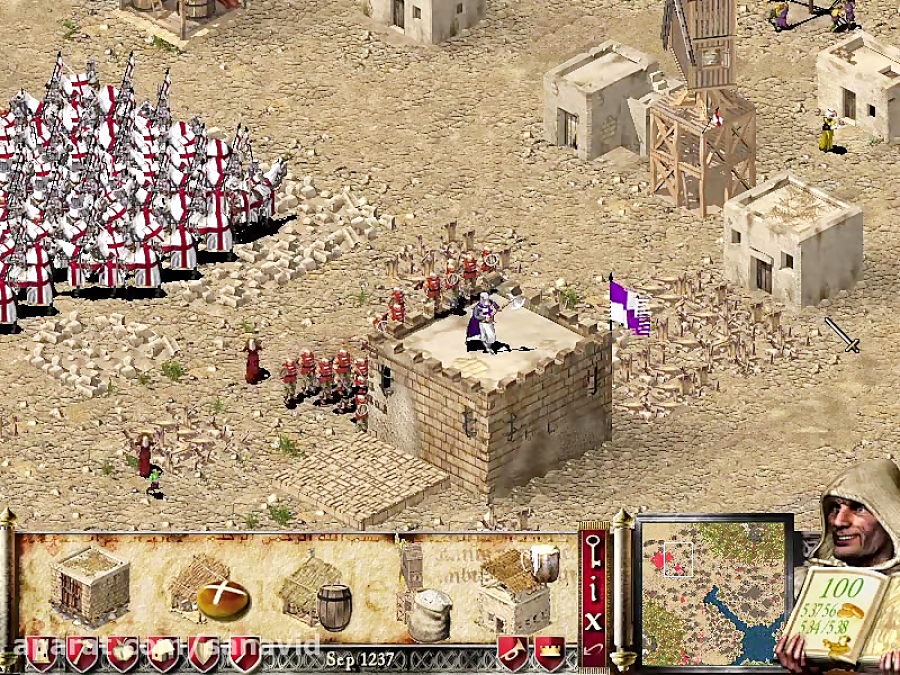Click the crown shield button
The width and height of the screenshot is (900, 675).
coord(549,651)
